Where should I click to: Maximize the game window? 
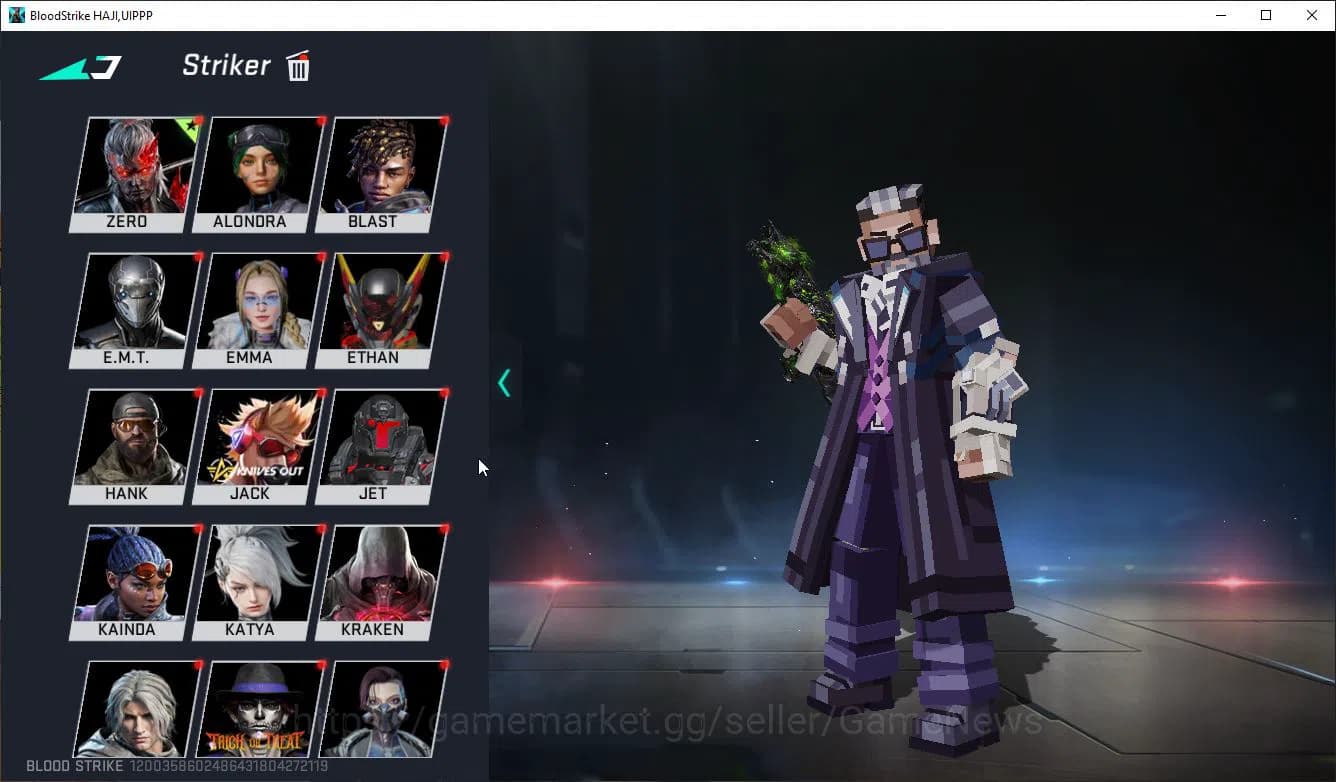1266,15
